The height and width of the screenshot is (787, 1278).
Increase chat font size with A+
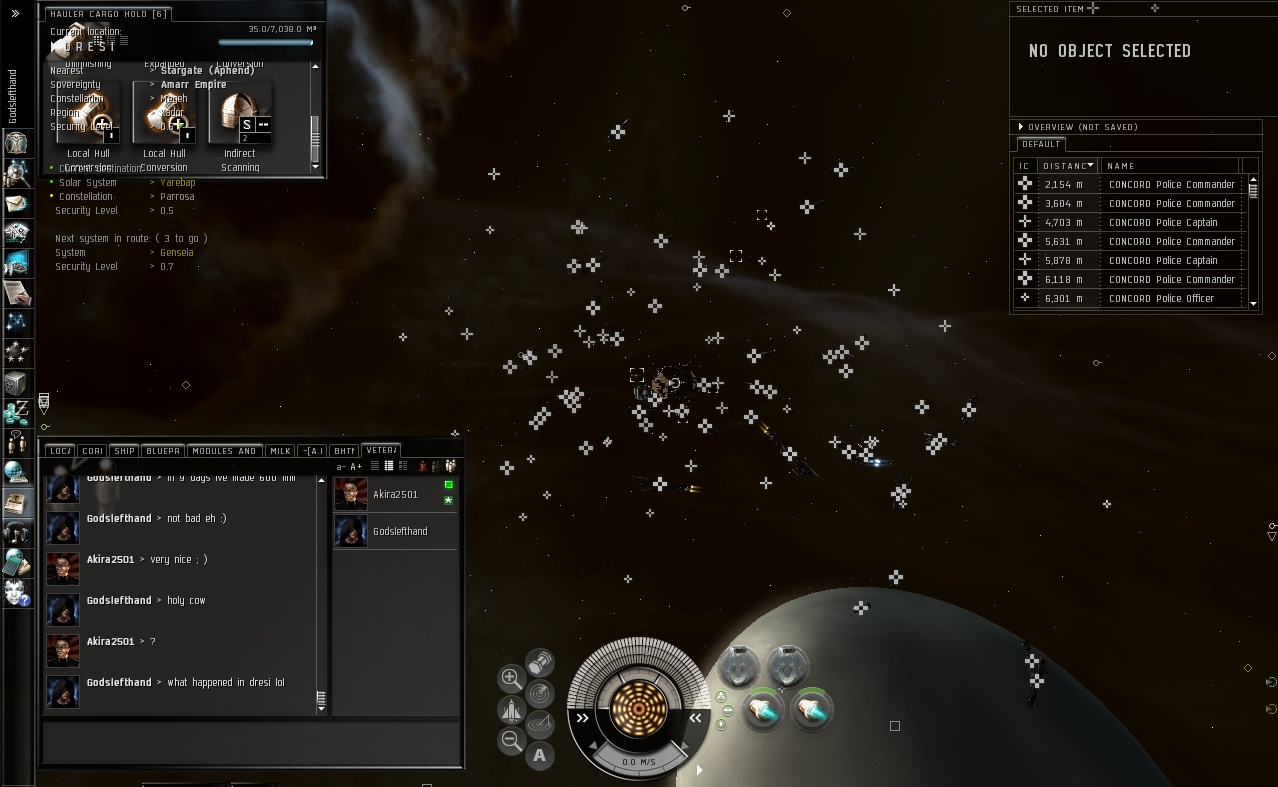click(x=356, y=467)
